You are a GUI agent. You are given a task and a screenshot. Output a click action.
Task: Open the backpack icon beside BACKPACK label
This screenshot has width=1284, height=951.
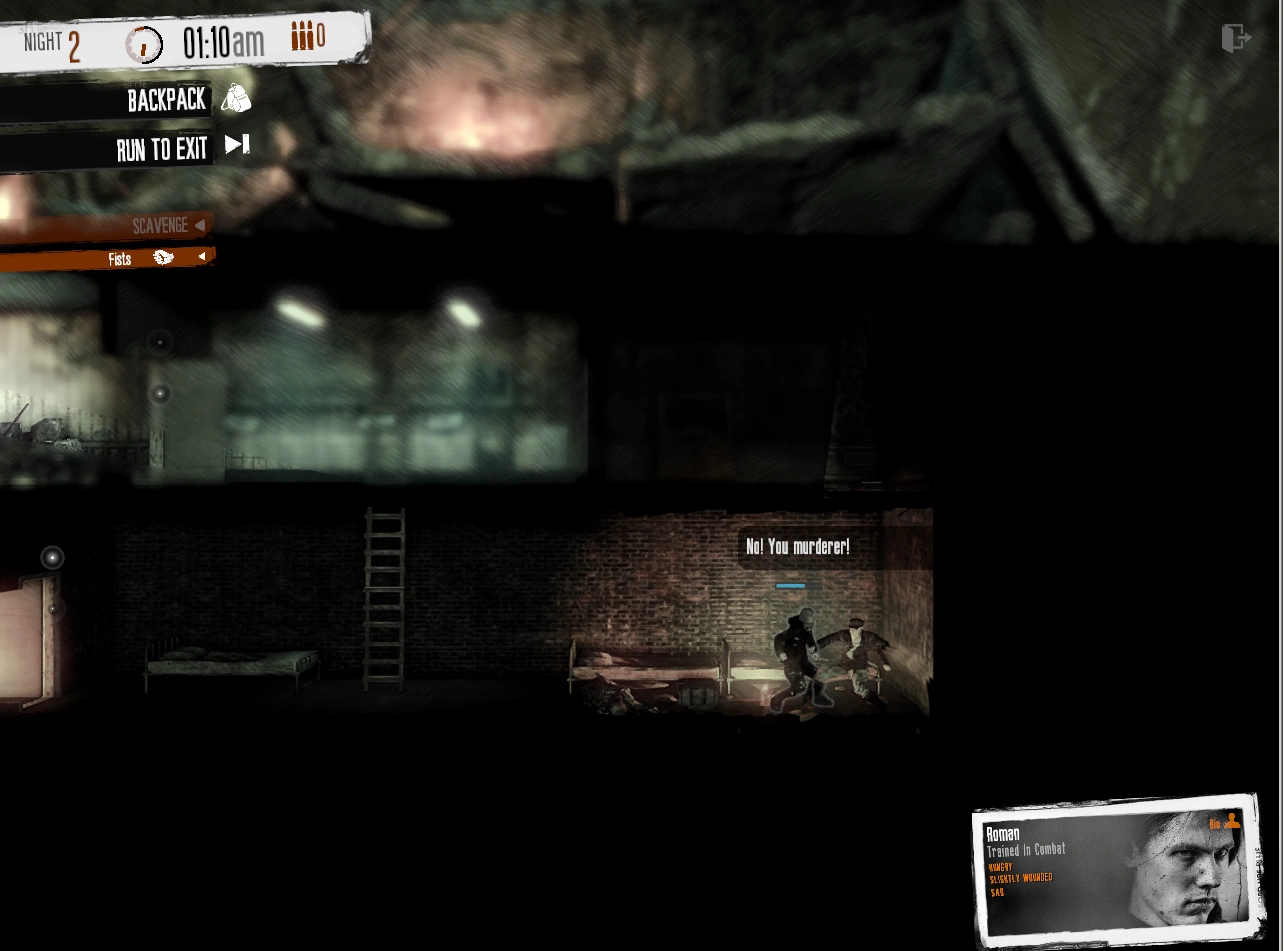pos(237,100)
